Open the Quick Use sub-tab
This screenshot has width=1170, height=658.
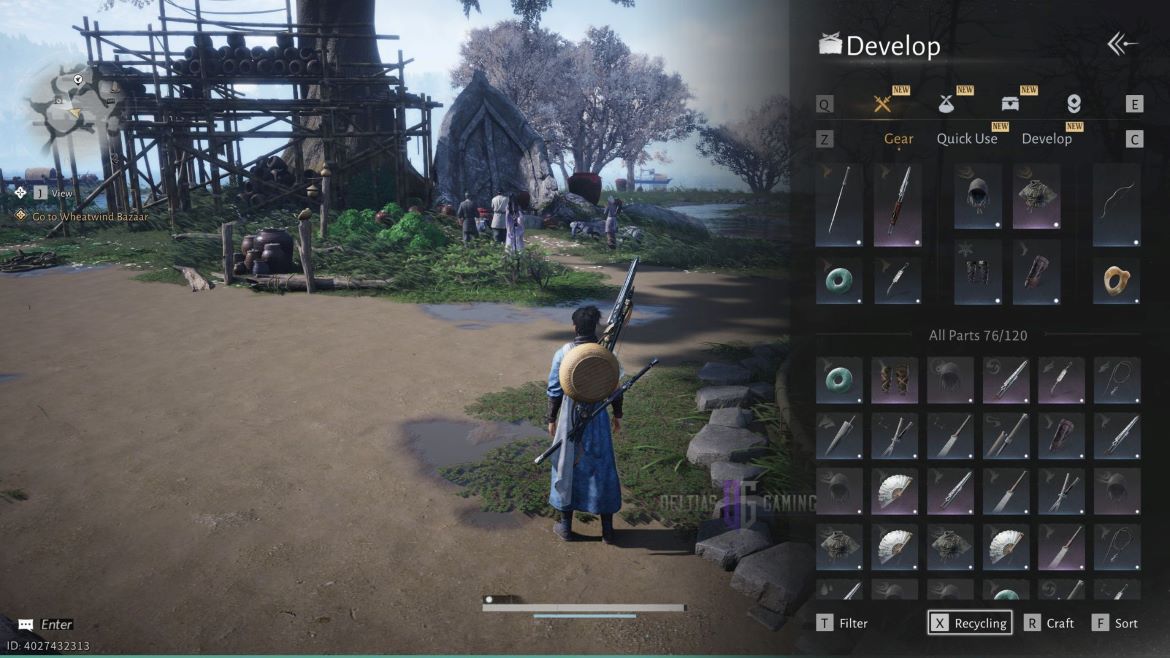tap(966, 139)
